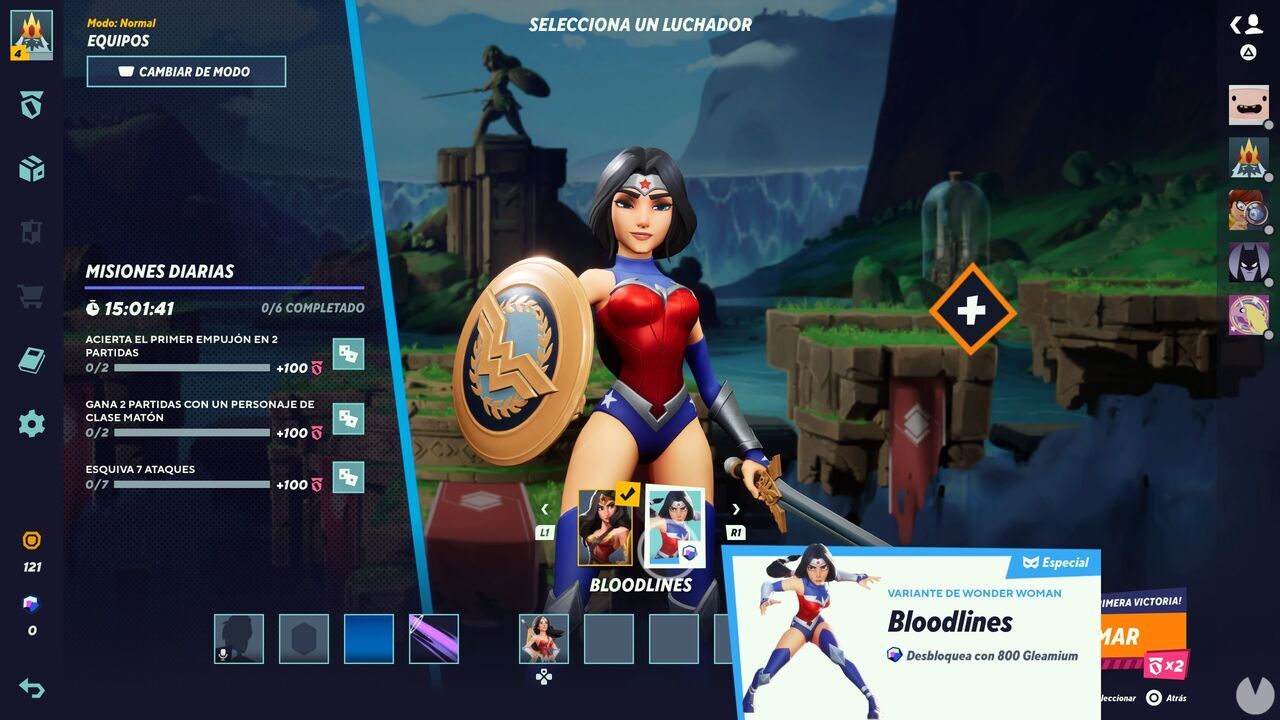Open Cambiar de Modo selector
Viewport: 1280px width, 720px height.
186,71
